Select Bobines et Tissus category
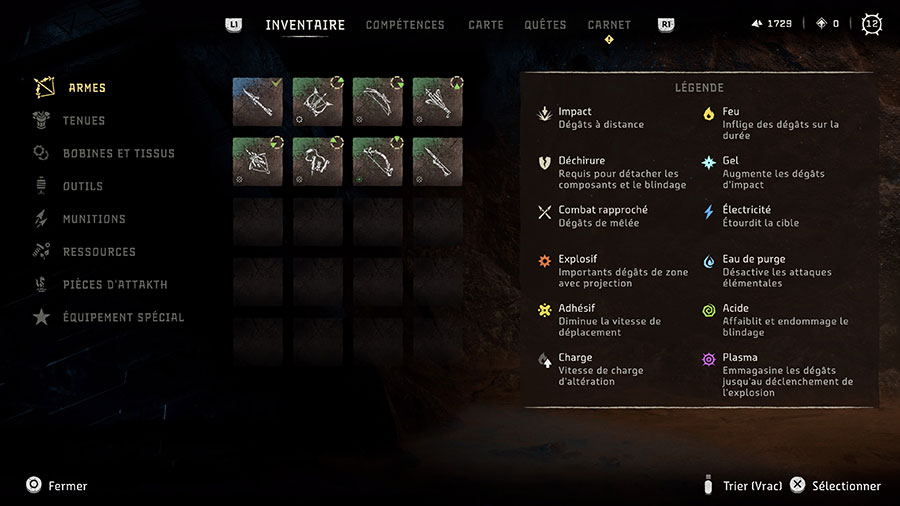 coord(118,154)
